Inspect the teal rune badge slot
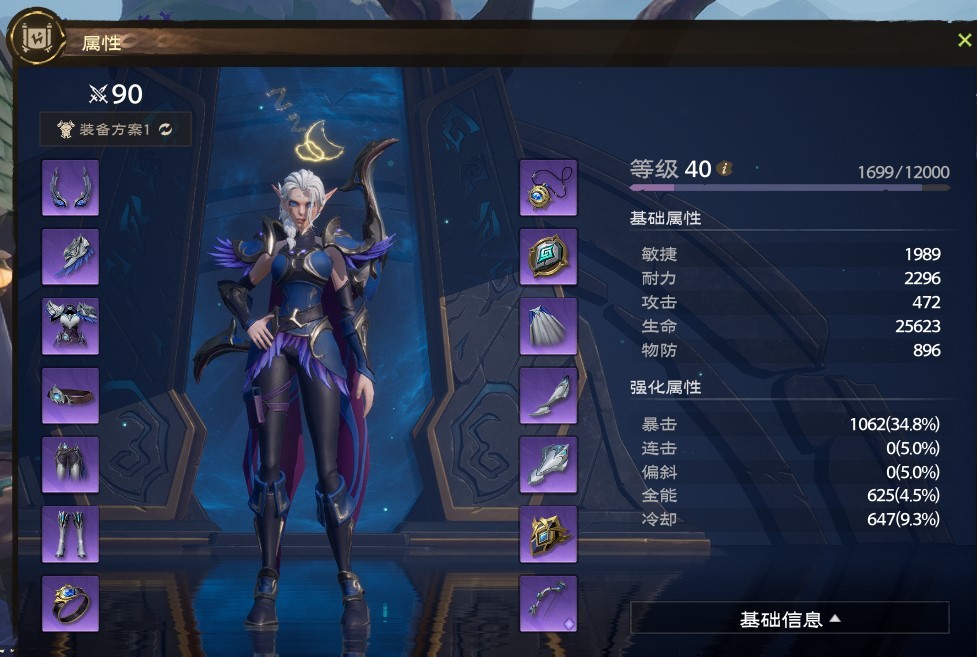Screen dimensions: 977x657 [548, 257]
